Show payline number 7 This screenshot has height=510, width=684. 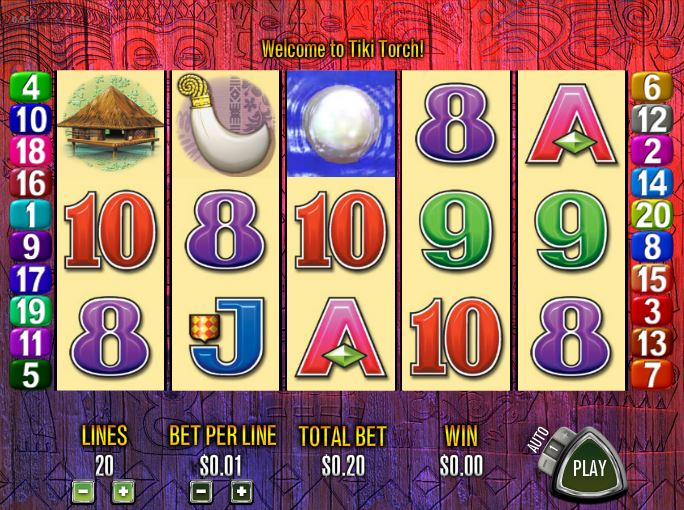(652, 375)
